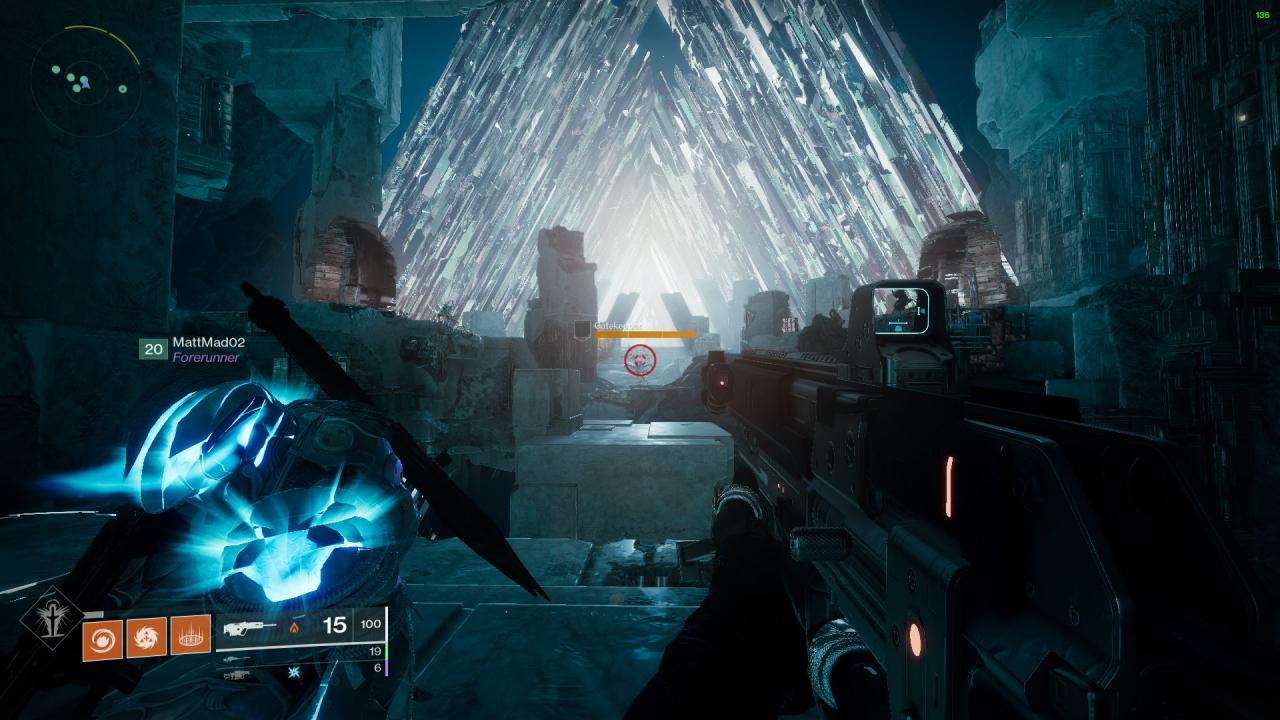Use the orange ring class ability icon
The height and width of the screenshot is (720, 1280).
(190, 637)
